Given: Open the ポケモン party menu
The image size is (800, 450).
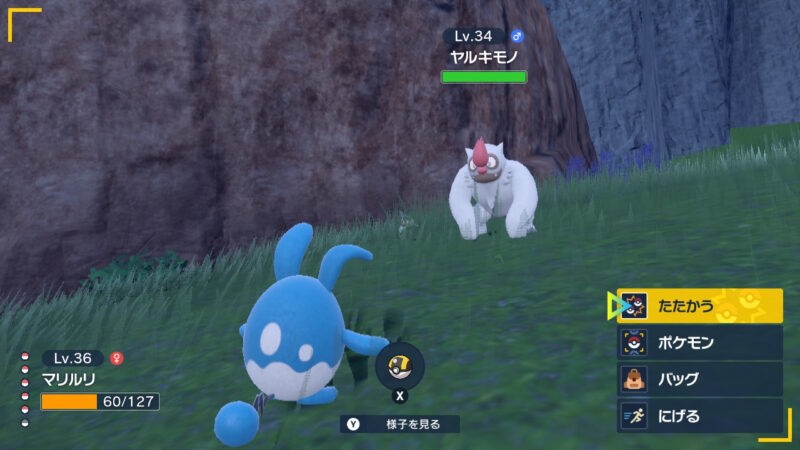Looking at the screenshot, I should point(699,343).
